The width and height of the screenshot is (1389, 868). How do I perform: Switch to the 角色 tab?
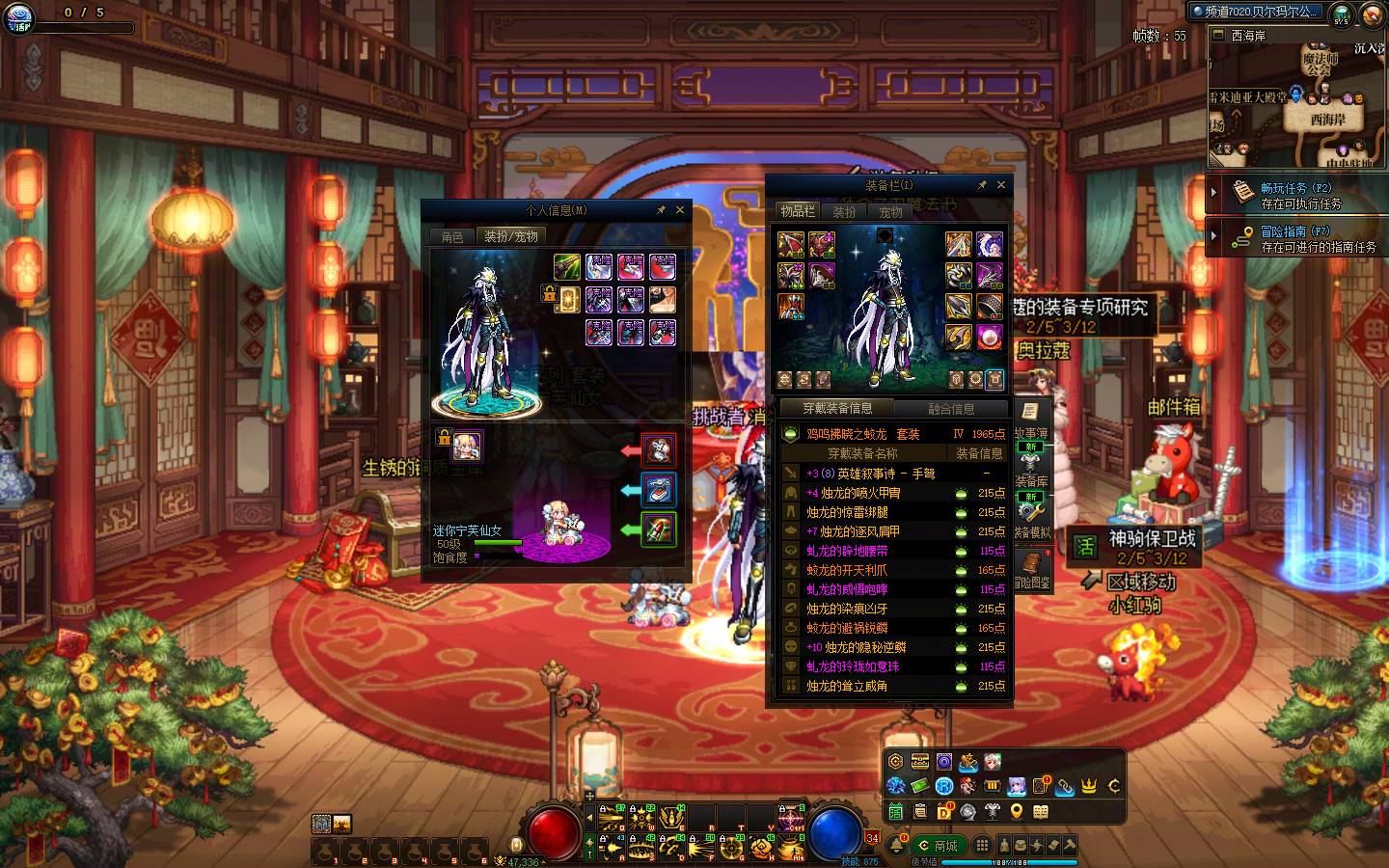[x=452, y=236]
